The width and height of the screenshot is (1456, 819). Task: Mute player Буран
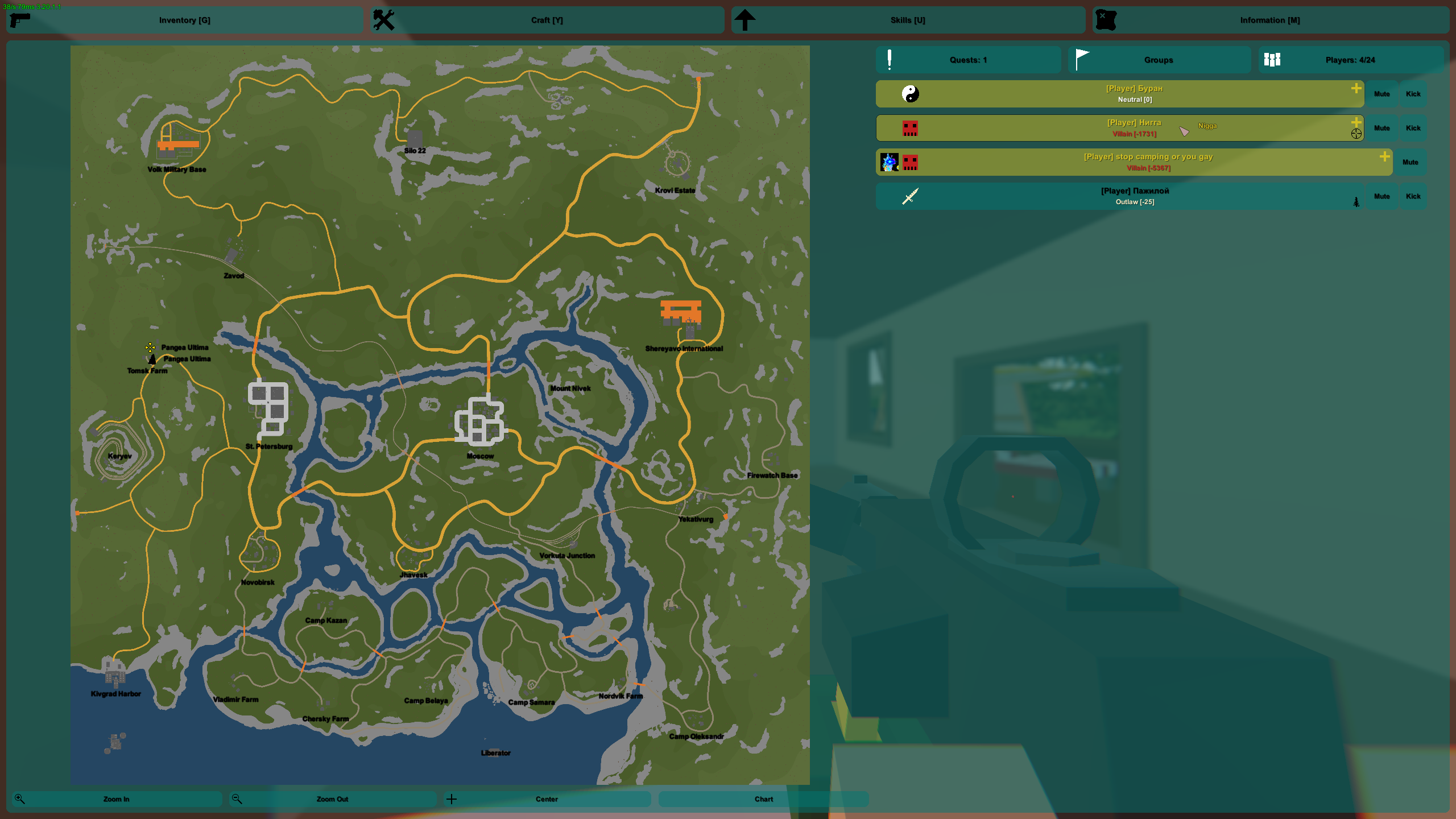(1381, 94)
